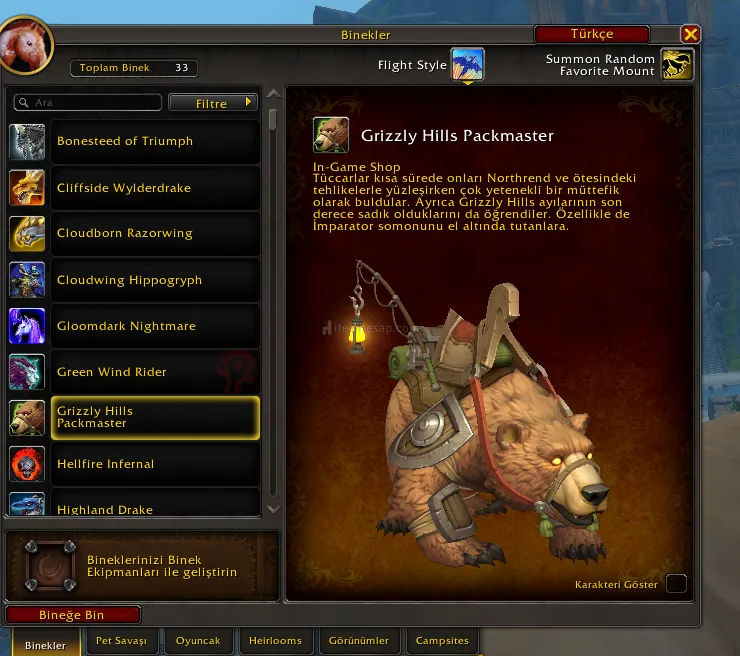Click the Bineğe Bin mount button

point(72,615)
